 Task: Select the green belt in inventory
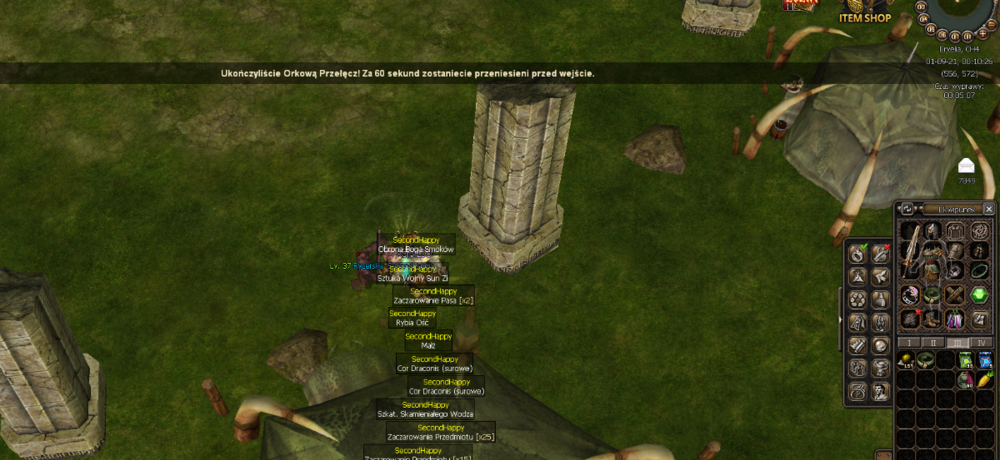pos(925,360)
